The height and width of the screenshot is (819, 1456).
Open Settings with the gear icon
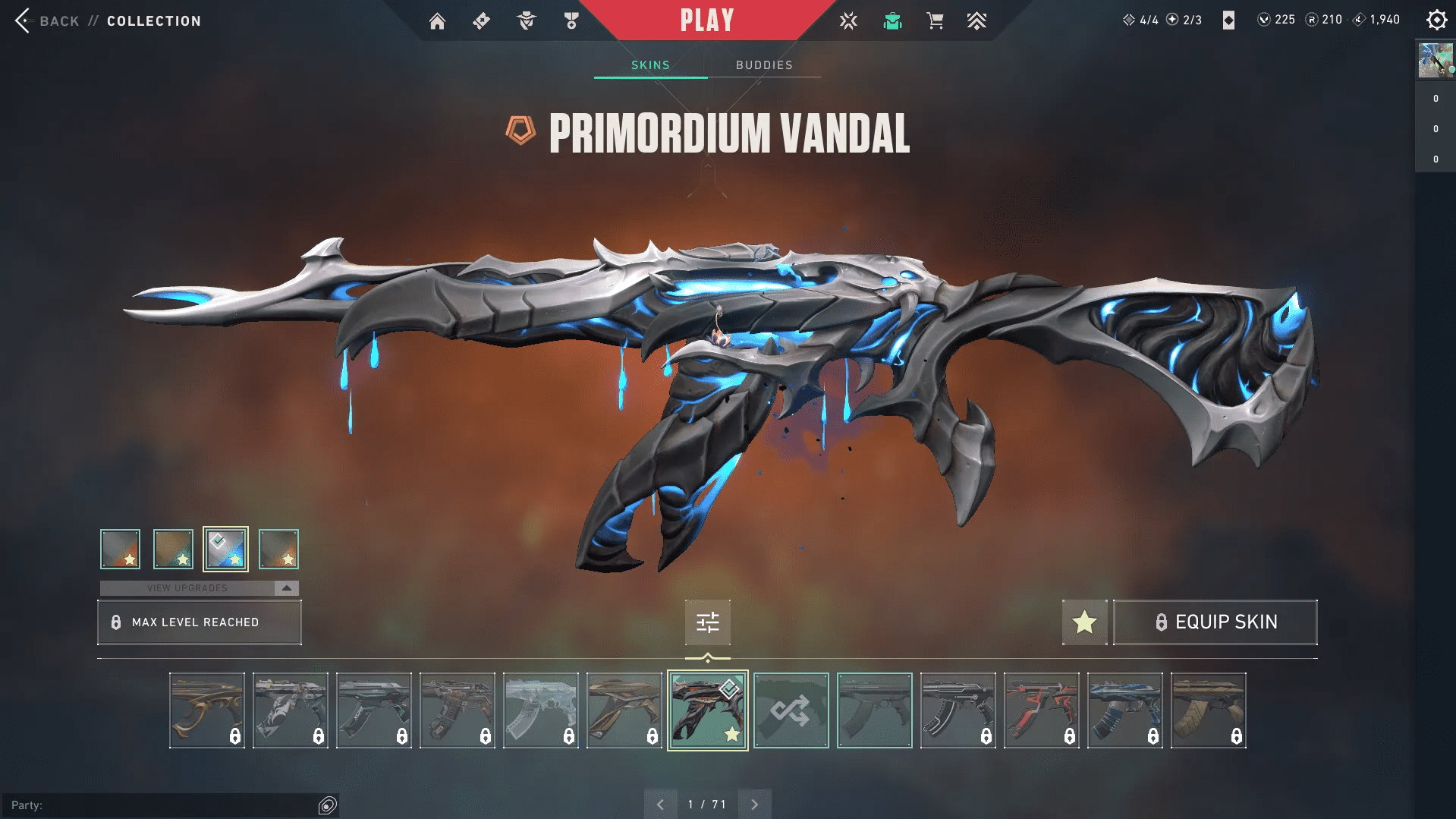pyautogui.click(x=1436, y=20)
